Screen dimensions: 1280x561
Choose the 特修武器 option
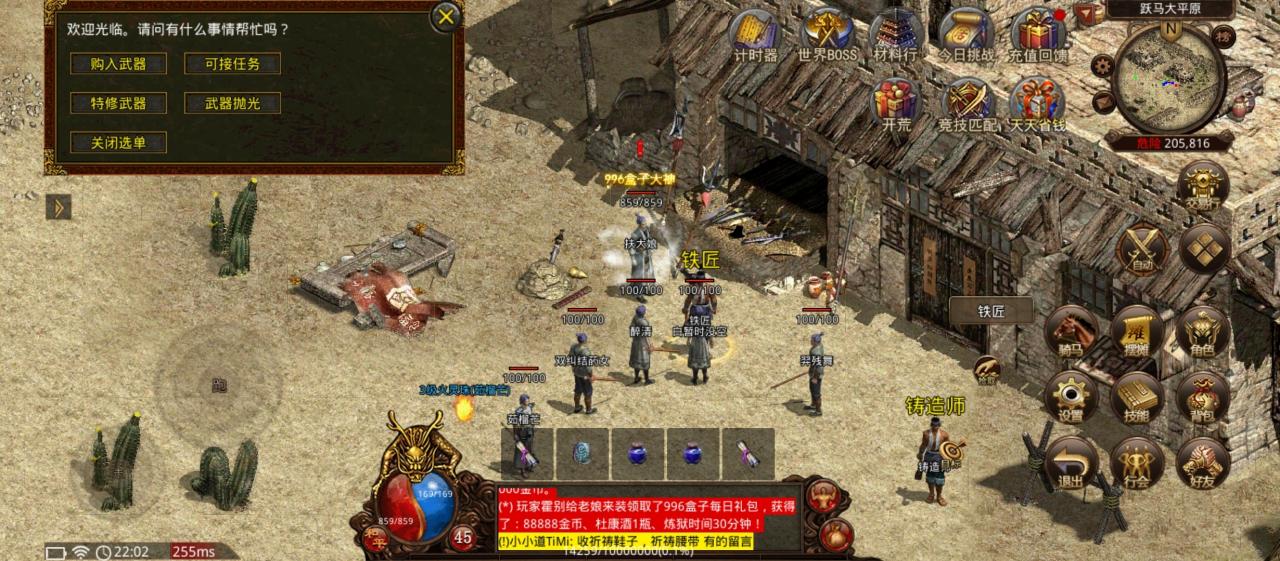(118, 103)
